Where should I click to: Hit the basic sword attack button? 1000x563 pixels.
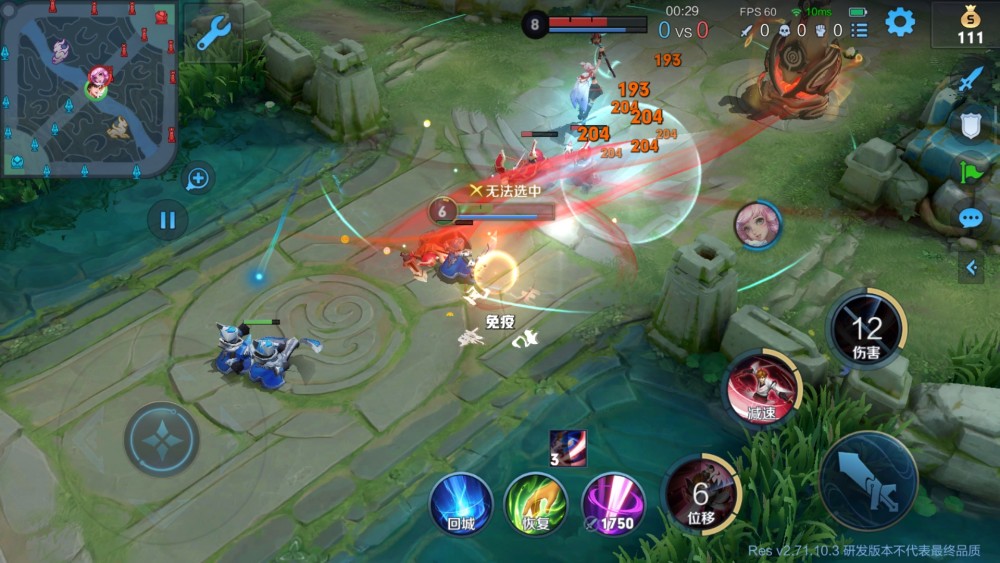pyautogui.click(x=868, y=480)
